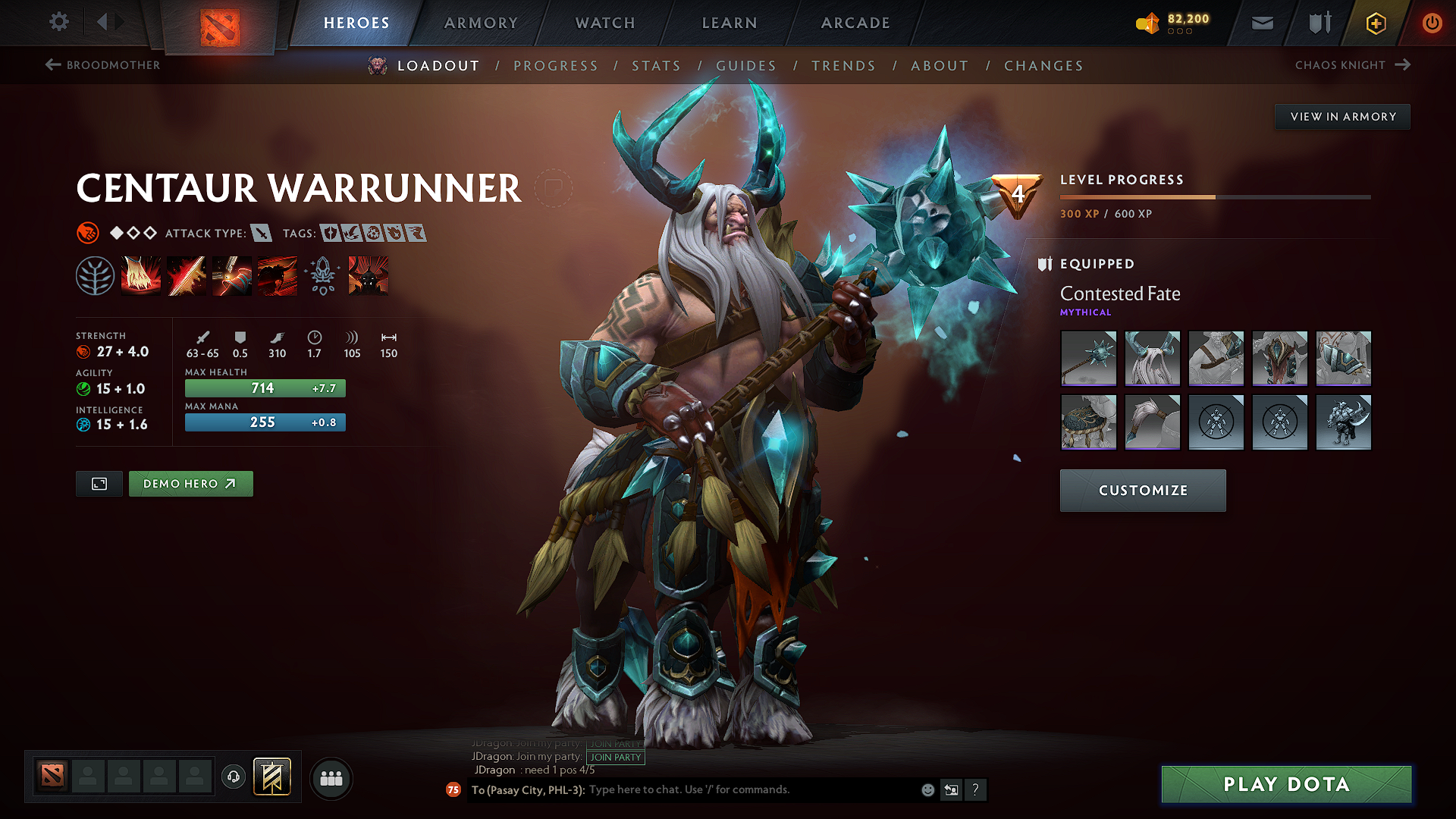This screenshot has height=819, width=1456.
Task: Open the ARCADE menu
Action: coord(855,23)
